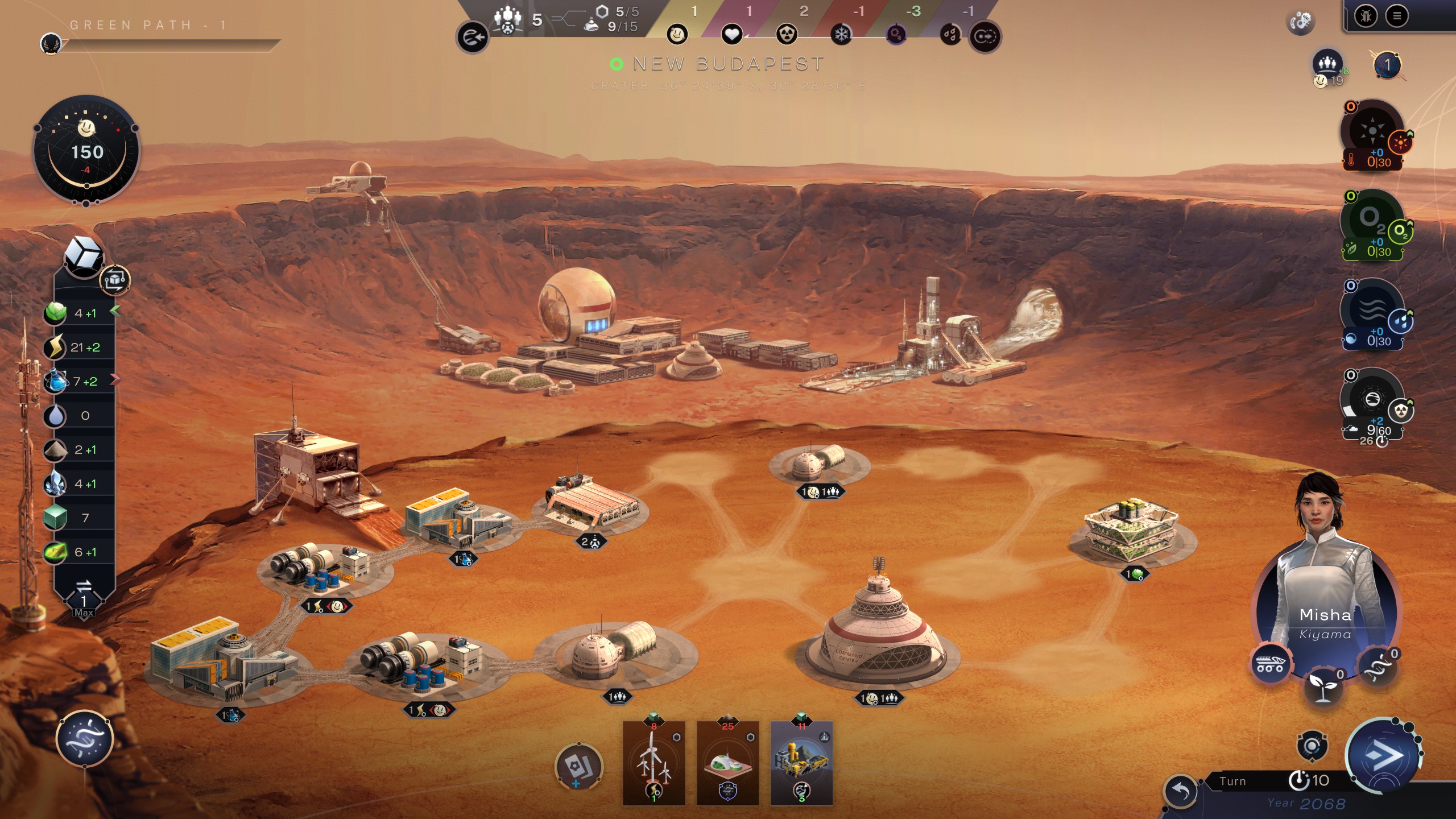This screenshot has height=819, width=1456.
Task: Go to previous city with left arrow
Action: [x=472, y=38]
